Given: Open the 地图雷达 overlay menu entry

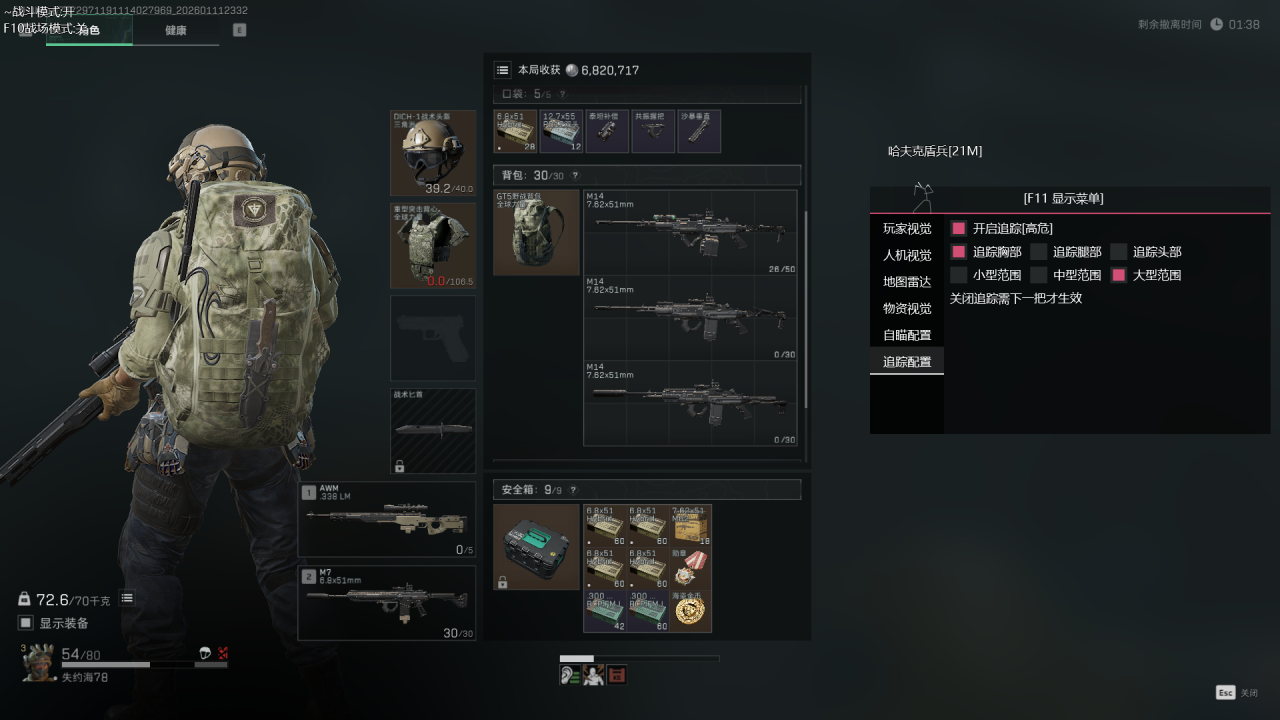Looking at the screenshot, I should tap(907, 282).
